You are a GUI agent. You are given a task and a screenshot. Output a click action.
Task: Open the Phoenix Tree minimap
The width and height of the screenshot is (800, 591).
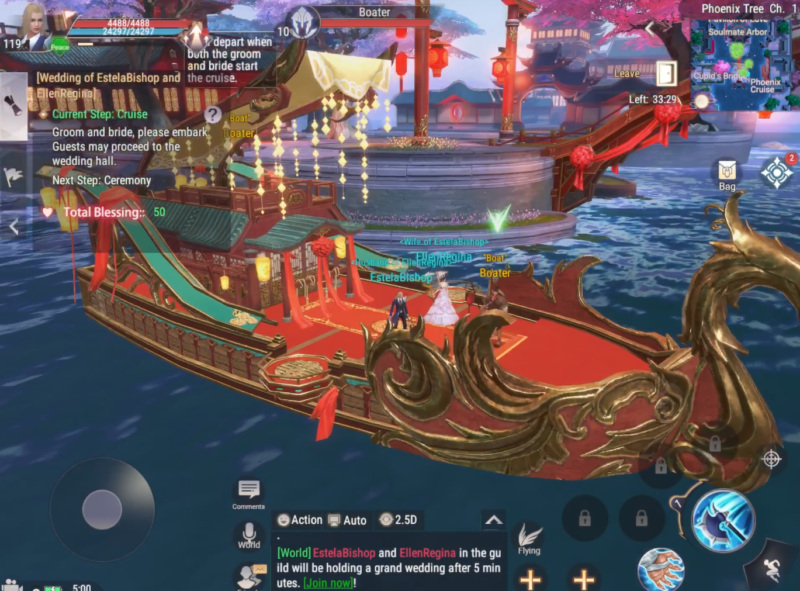738,62
